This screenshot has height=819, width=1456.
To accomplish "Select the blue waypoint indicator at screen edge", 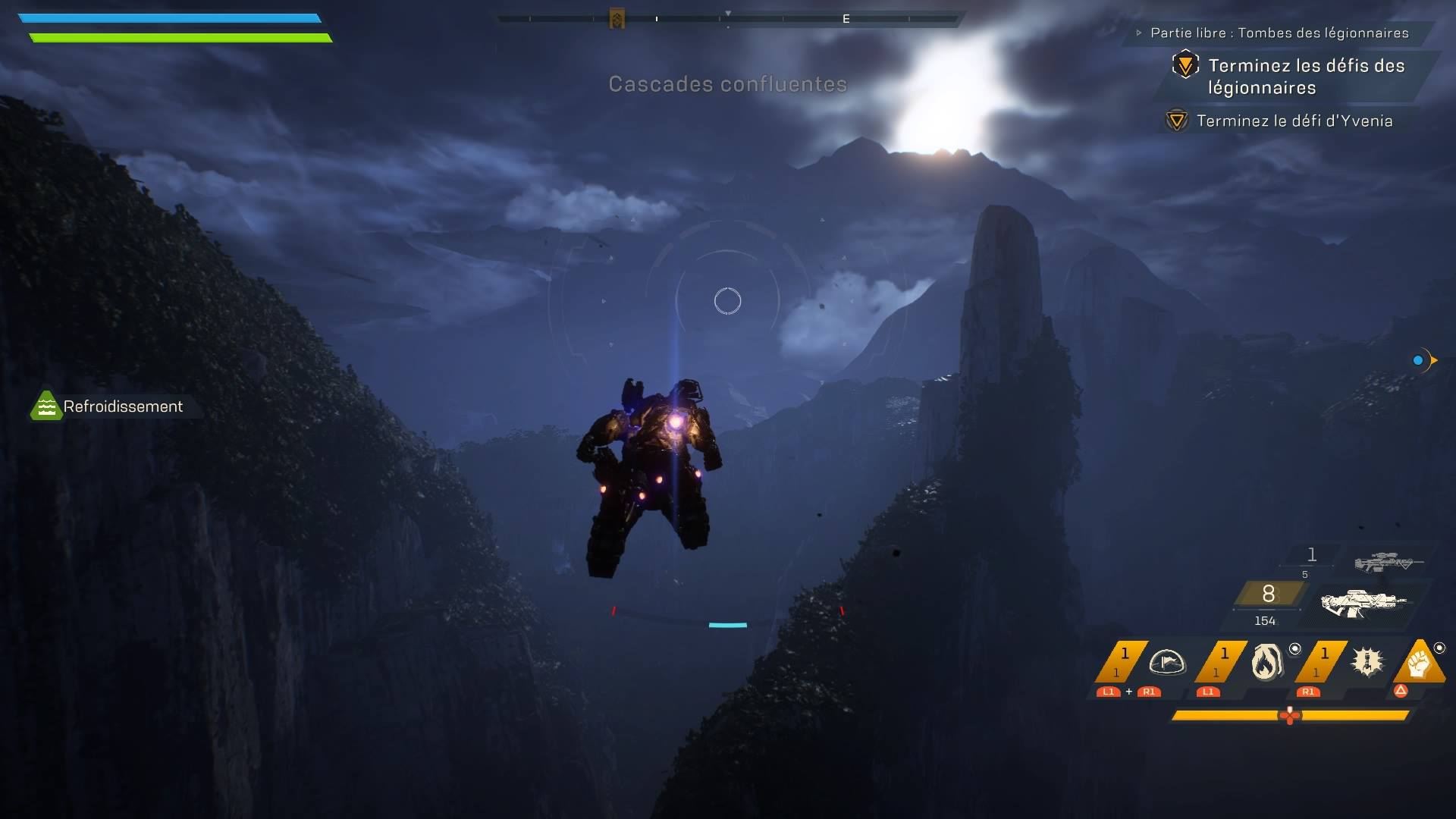I will click(x=1418, y=360).
